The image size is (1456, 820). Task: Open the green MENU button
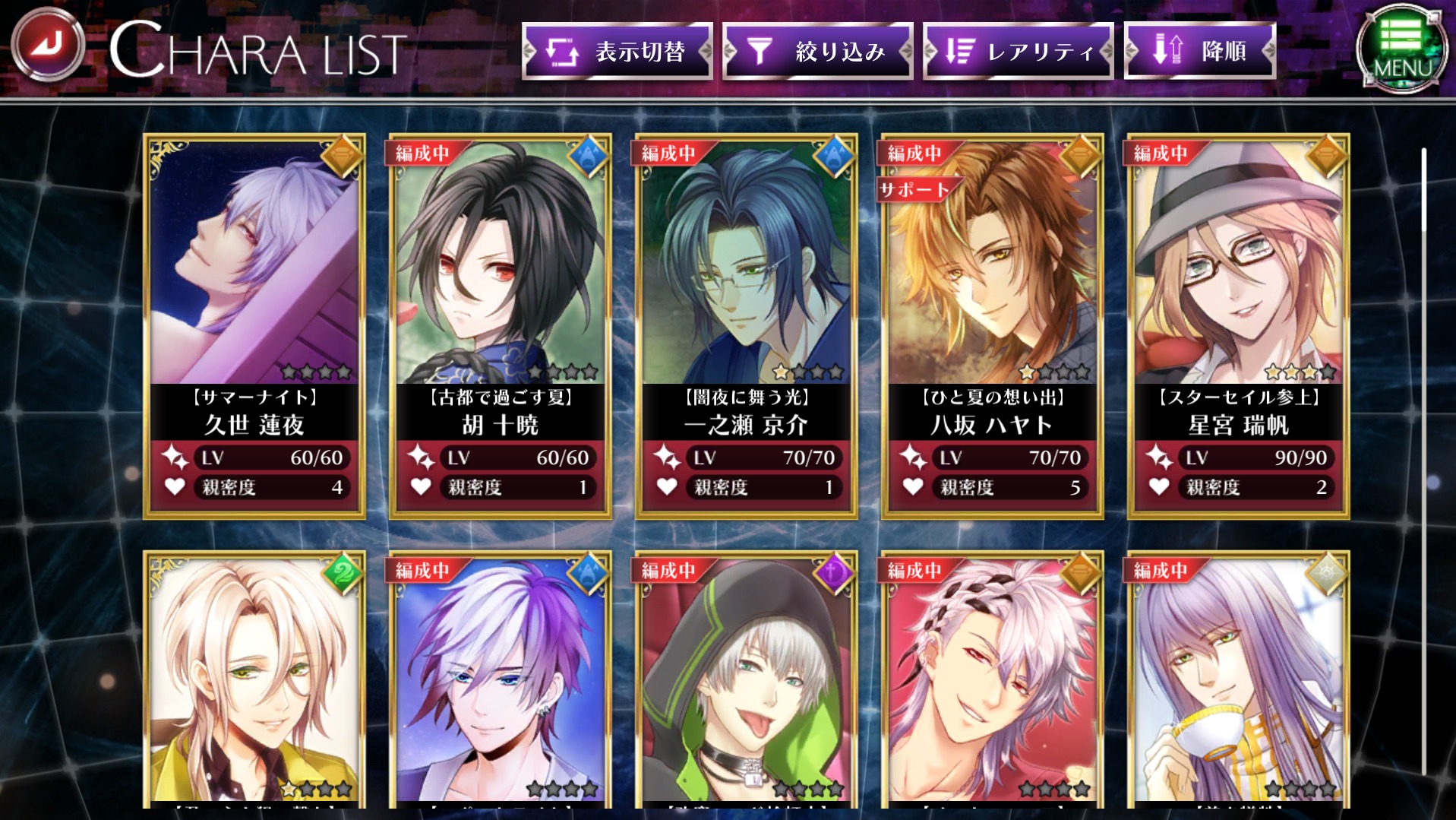click(x=1401, y=49)
